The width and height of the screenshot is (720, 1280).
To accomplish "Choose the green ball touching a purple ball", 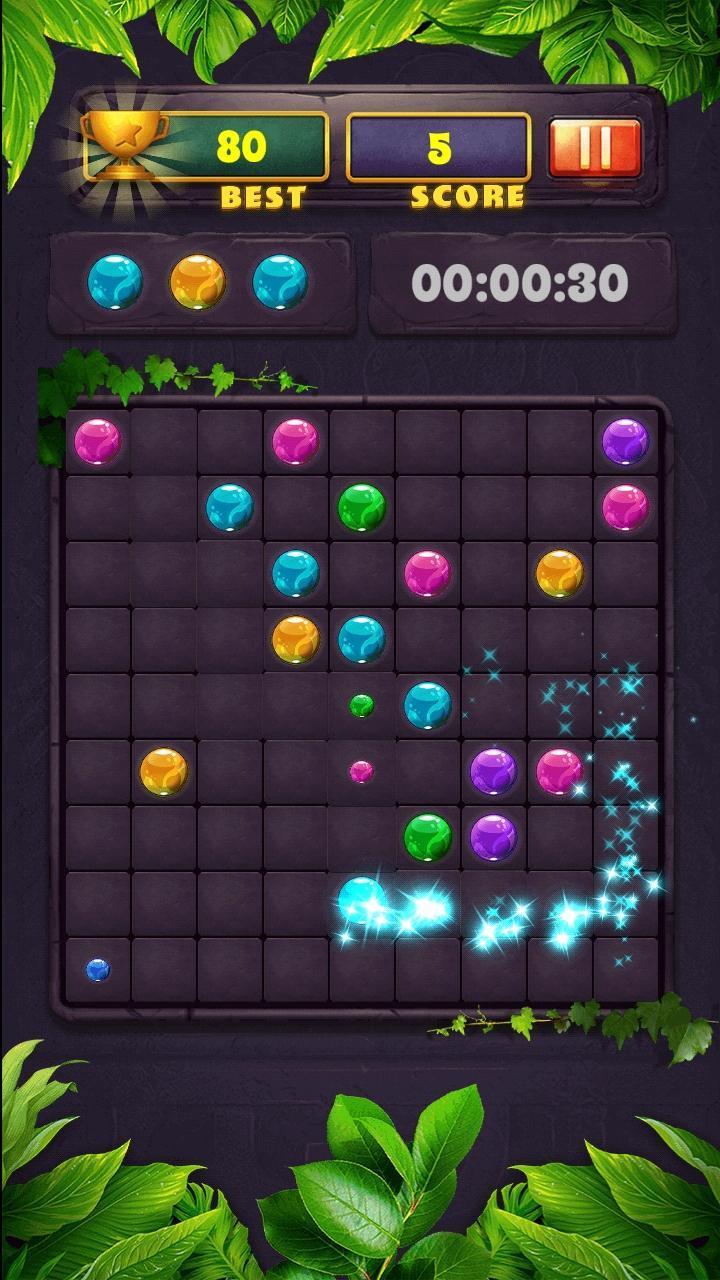I will (428, 837).
